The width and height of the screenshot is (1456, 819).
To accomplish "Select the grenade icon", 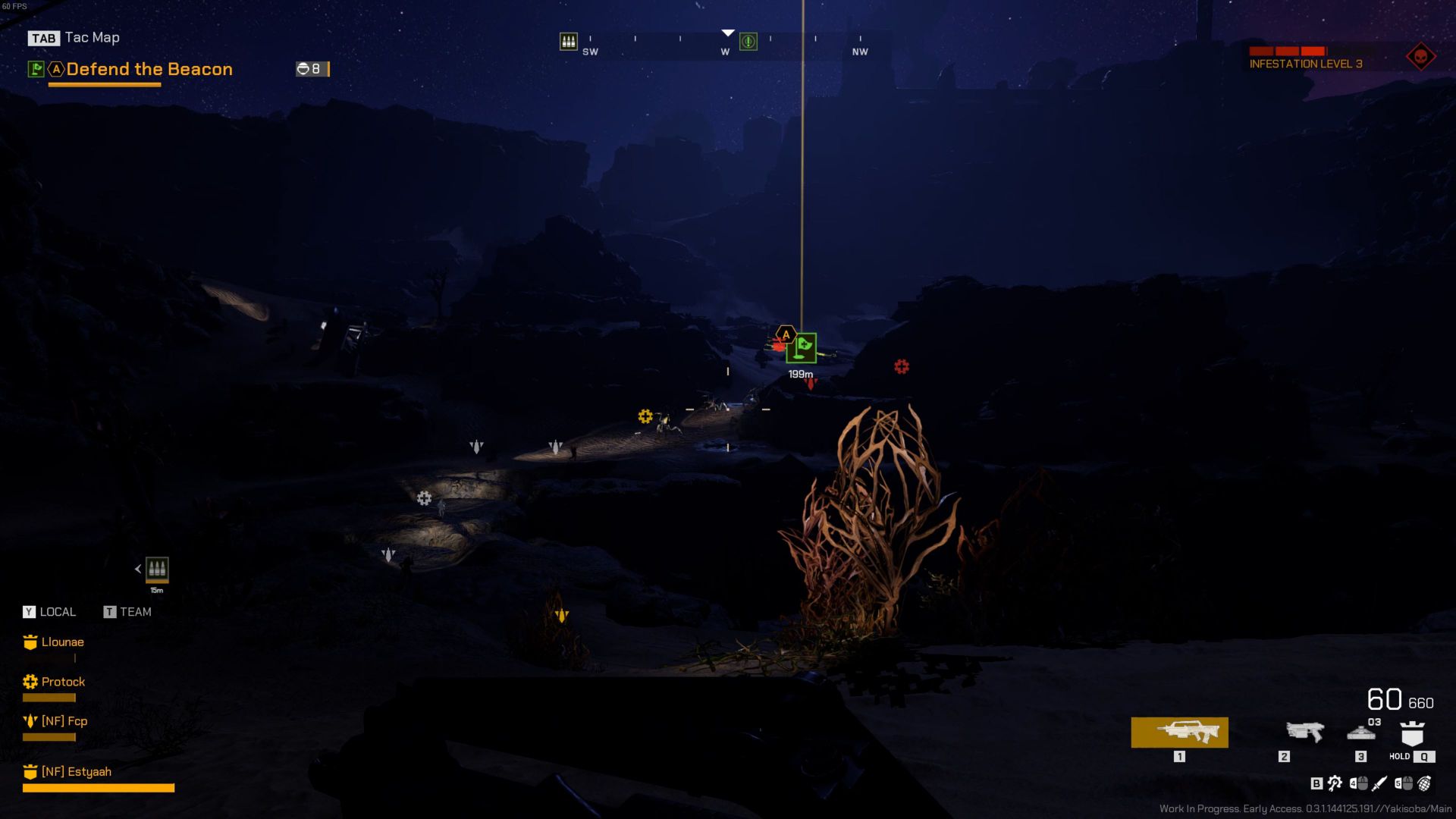I will [x=1424, y=783].
